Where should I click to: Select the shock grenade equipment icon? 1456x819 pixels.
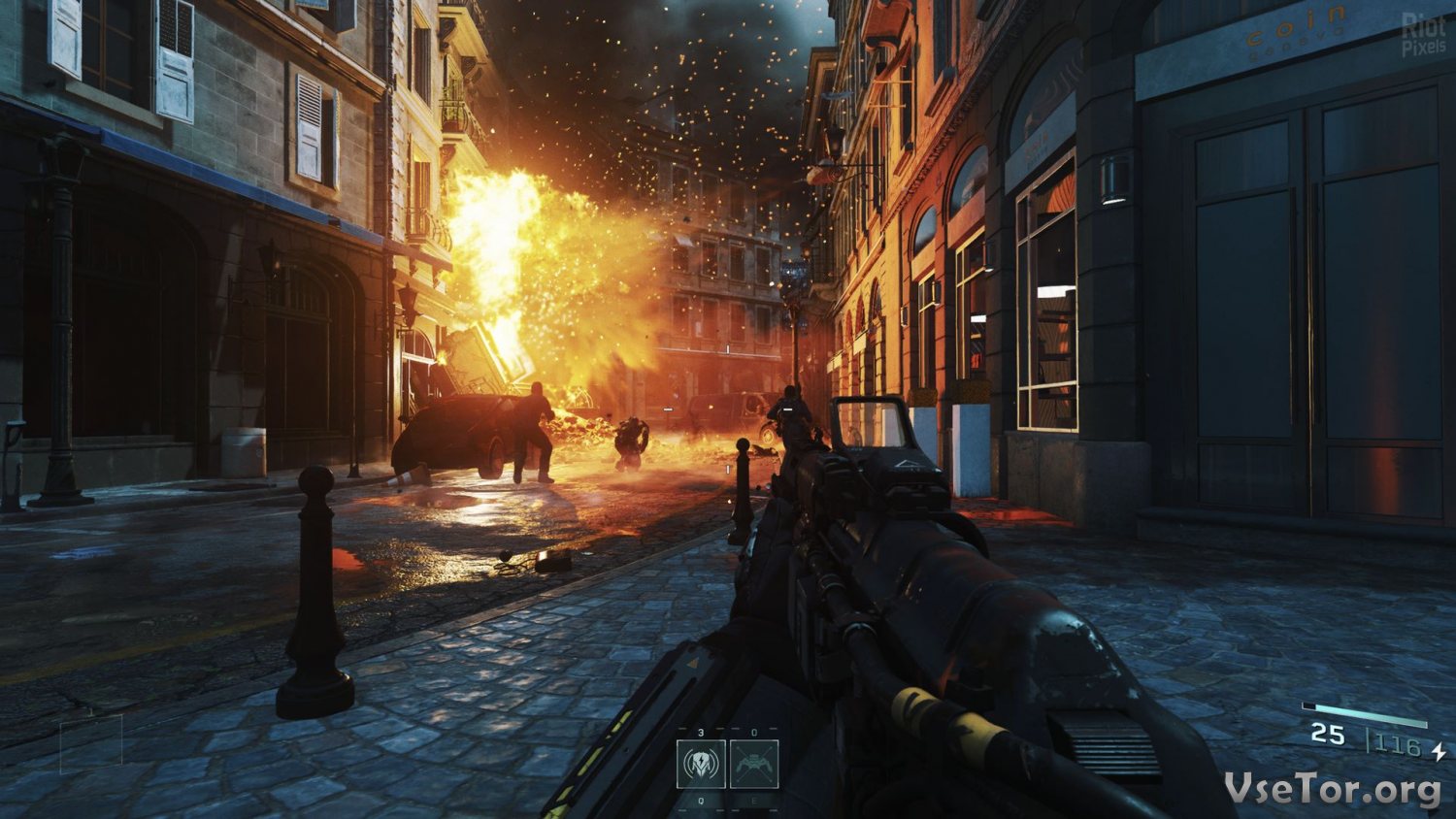pyautogui.click(x=701, y=764)
